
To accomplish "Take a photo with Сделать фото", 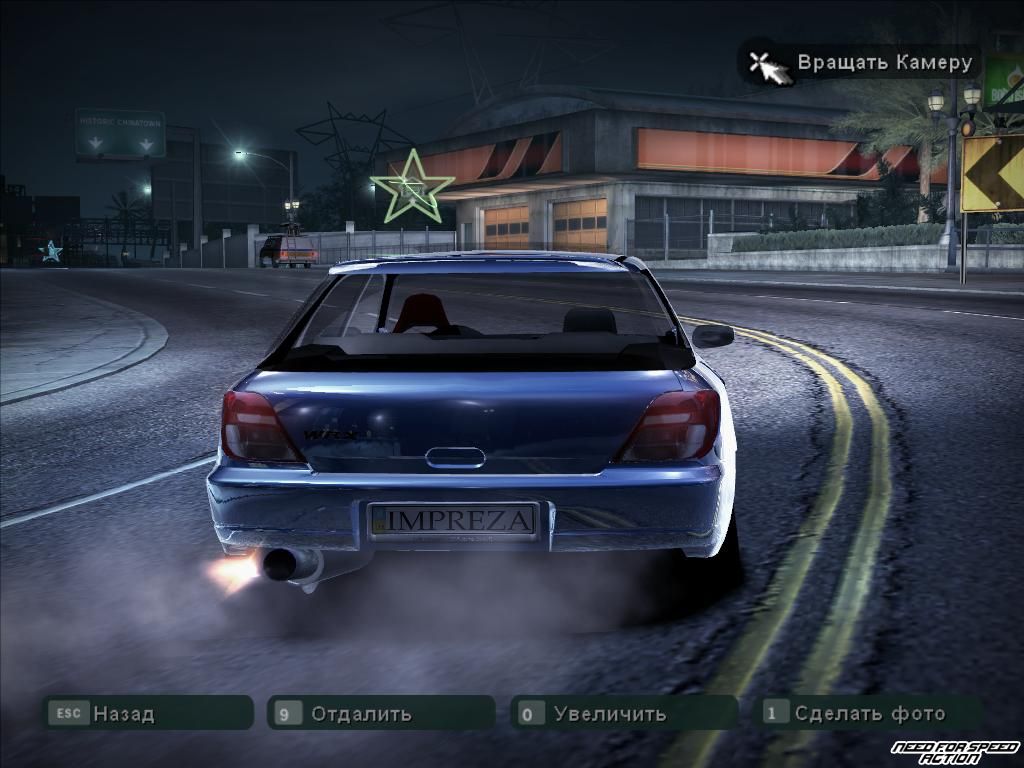I will click(868, 713).
